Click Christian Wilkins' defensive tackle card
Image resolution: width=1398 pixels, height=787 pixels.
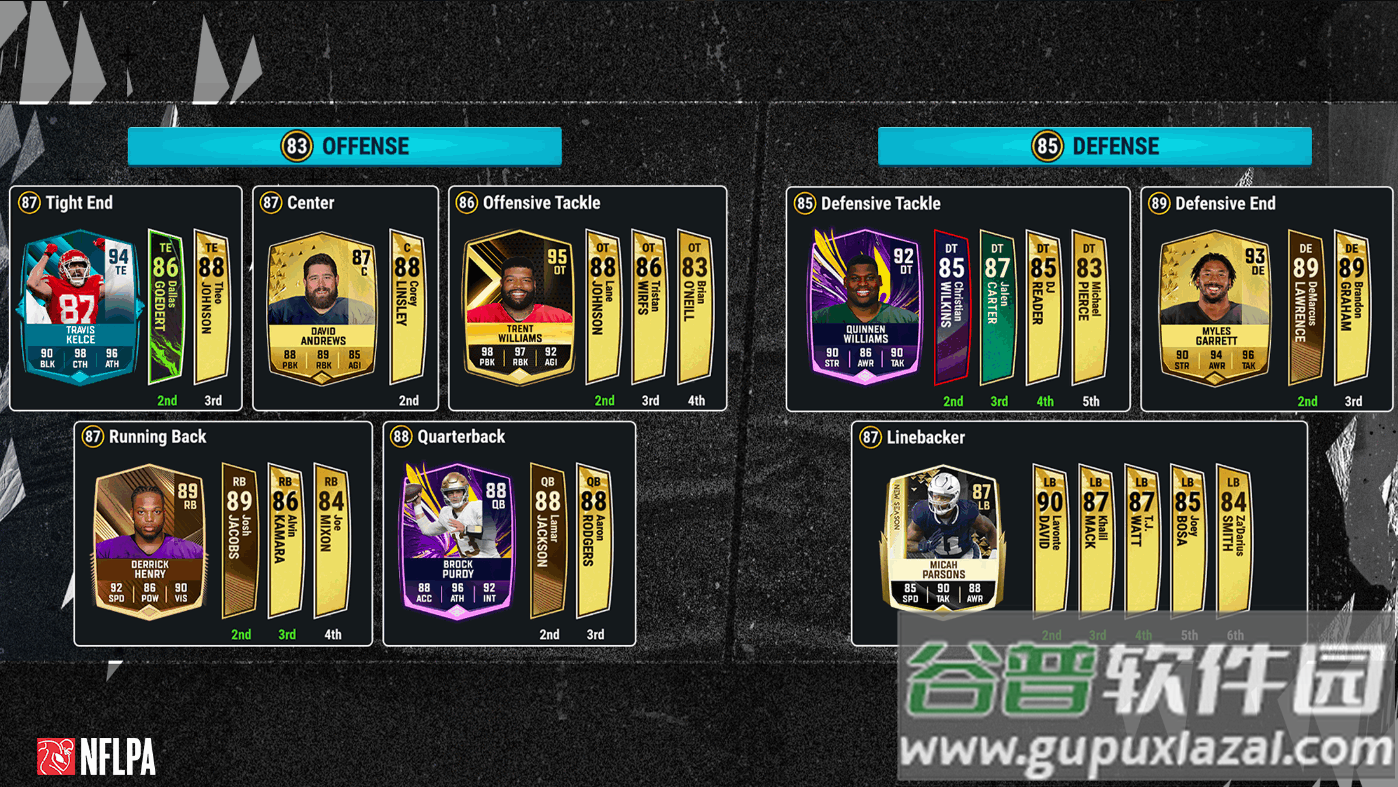coord(952,307)
